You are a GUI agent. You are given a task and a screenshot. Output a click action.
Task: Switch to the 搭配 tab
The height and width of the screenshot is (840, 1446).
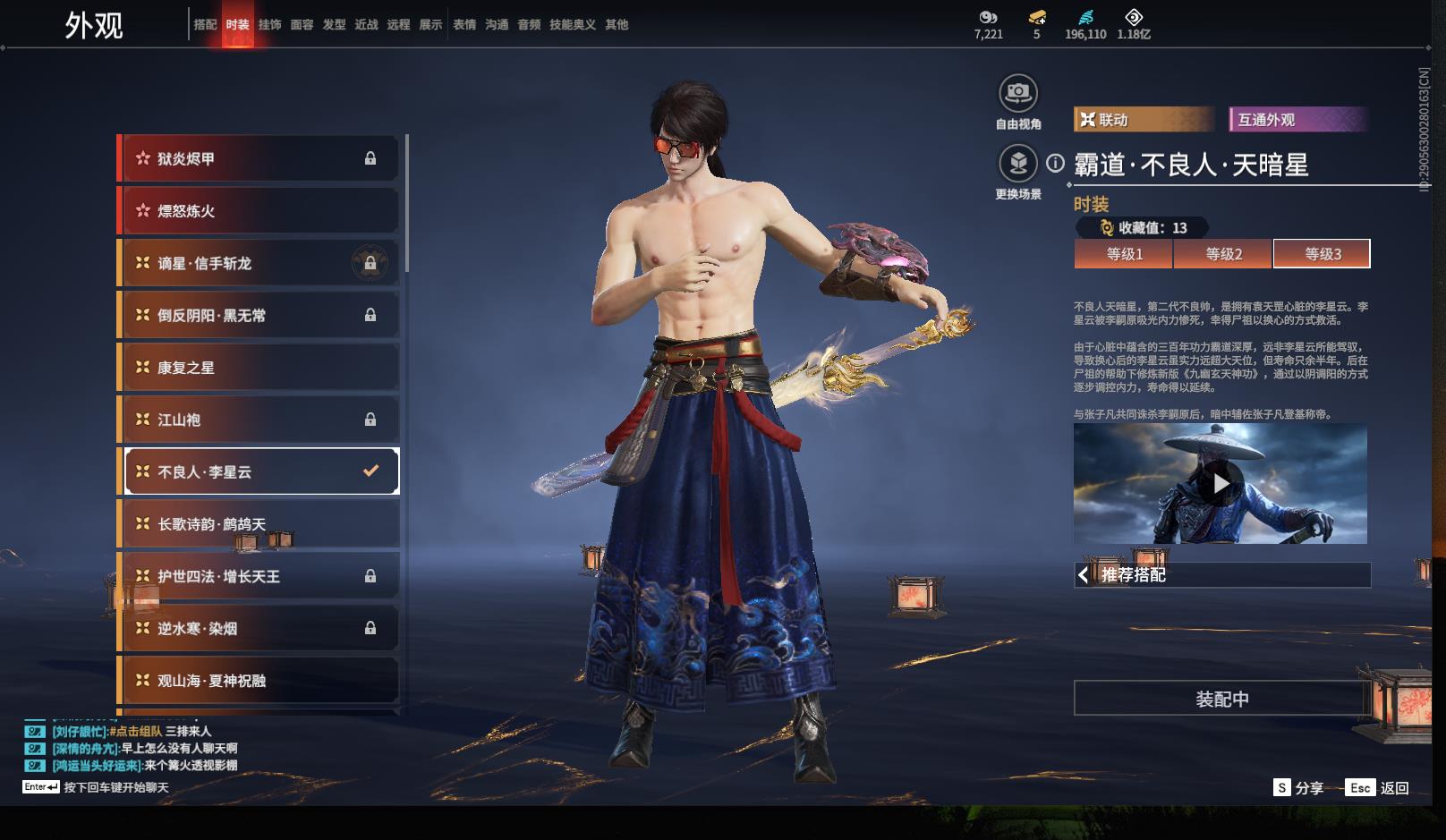(205, 24)
